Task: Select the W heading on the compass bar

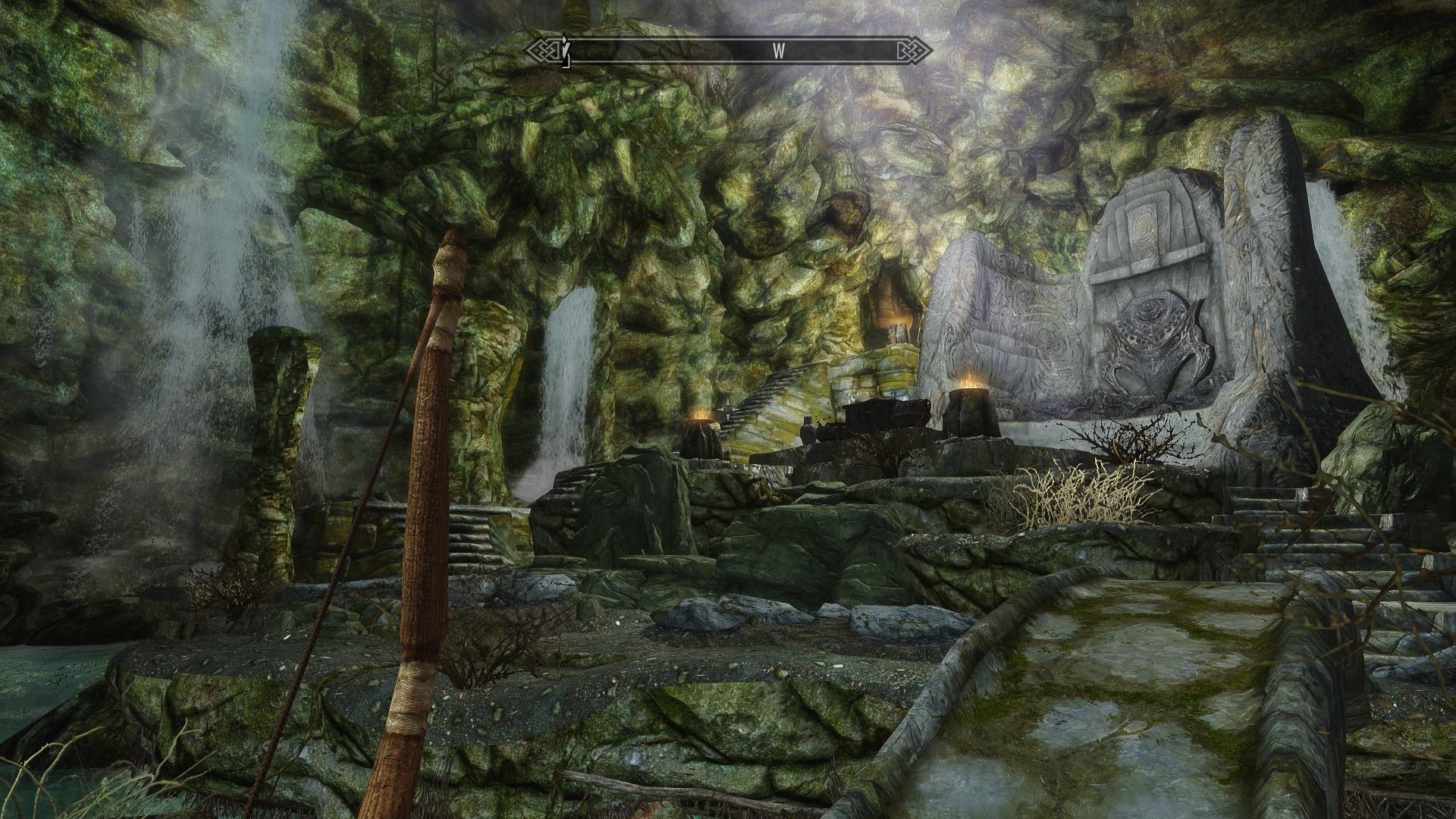Action: [x=778, y=52]
